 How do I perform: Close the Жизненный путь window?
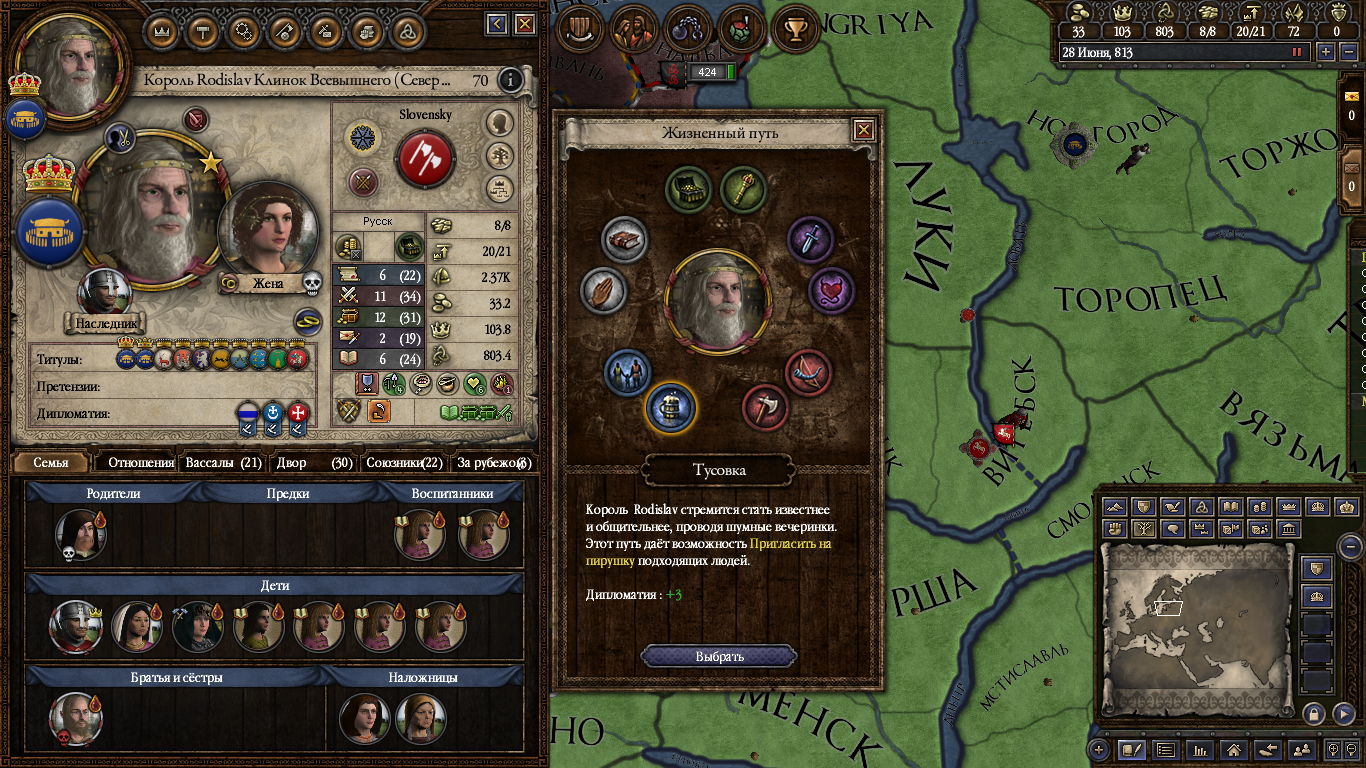pyautogui.click(x=864, y=130)
